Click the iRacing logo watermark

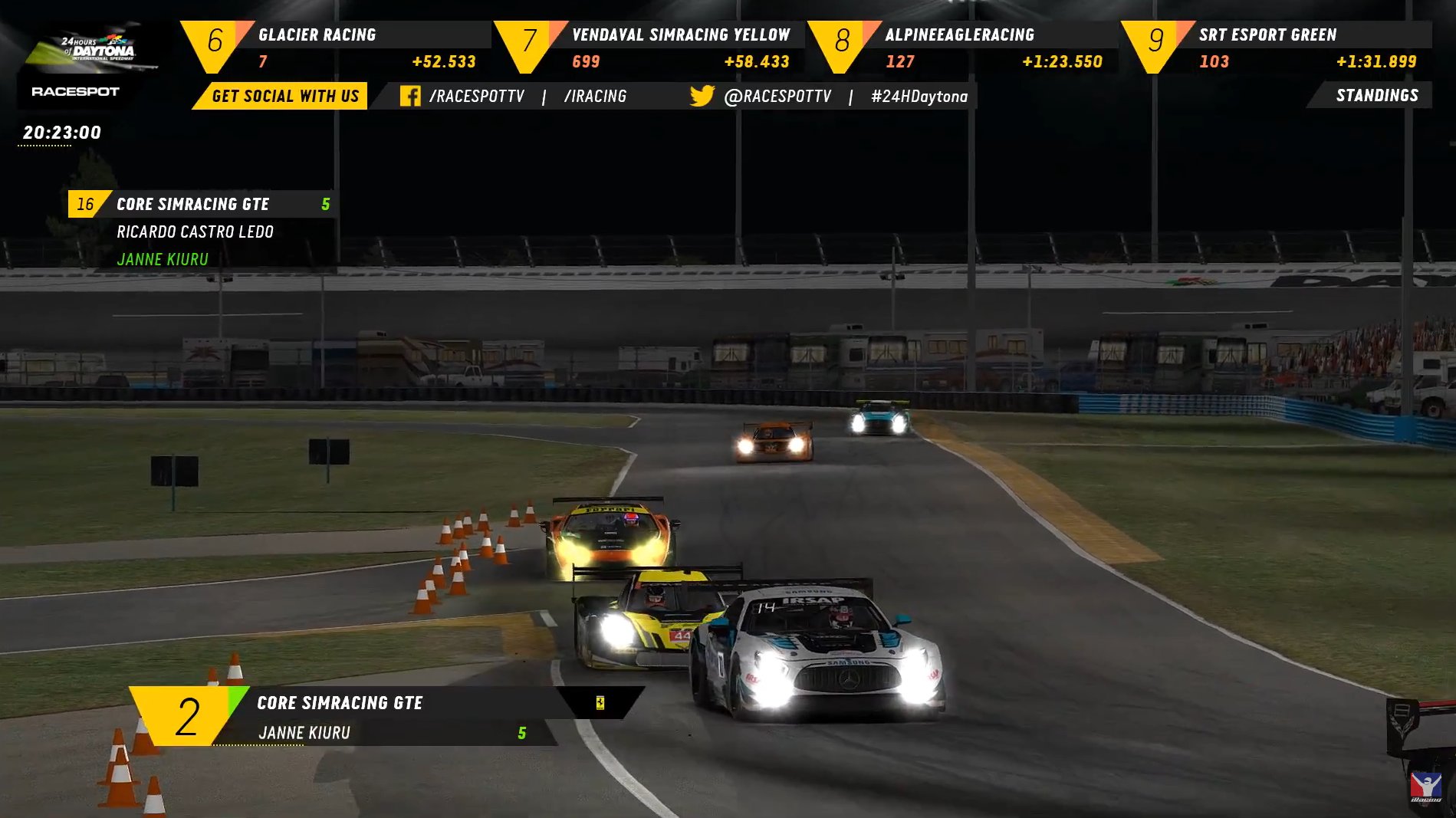pyautogui.click(x=1426, y=787)
